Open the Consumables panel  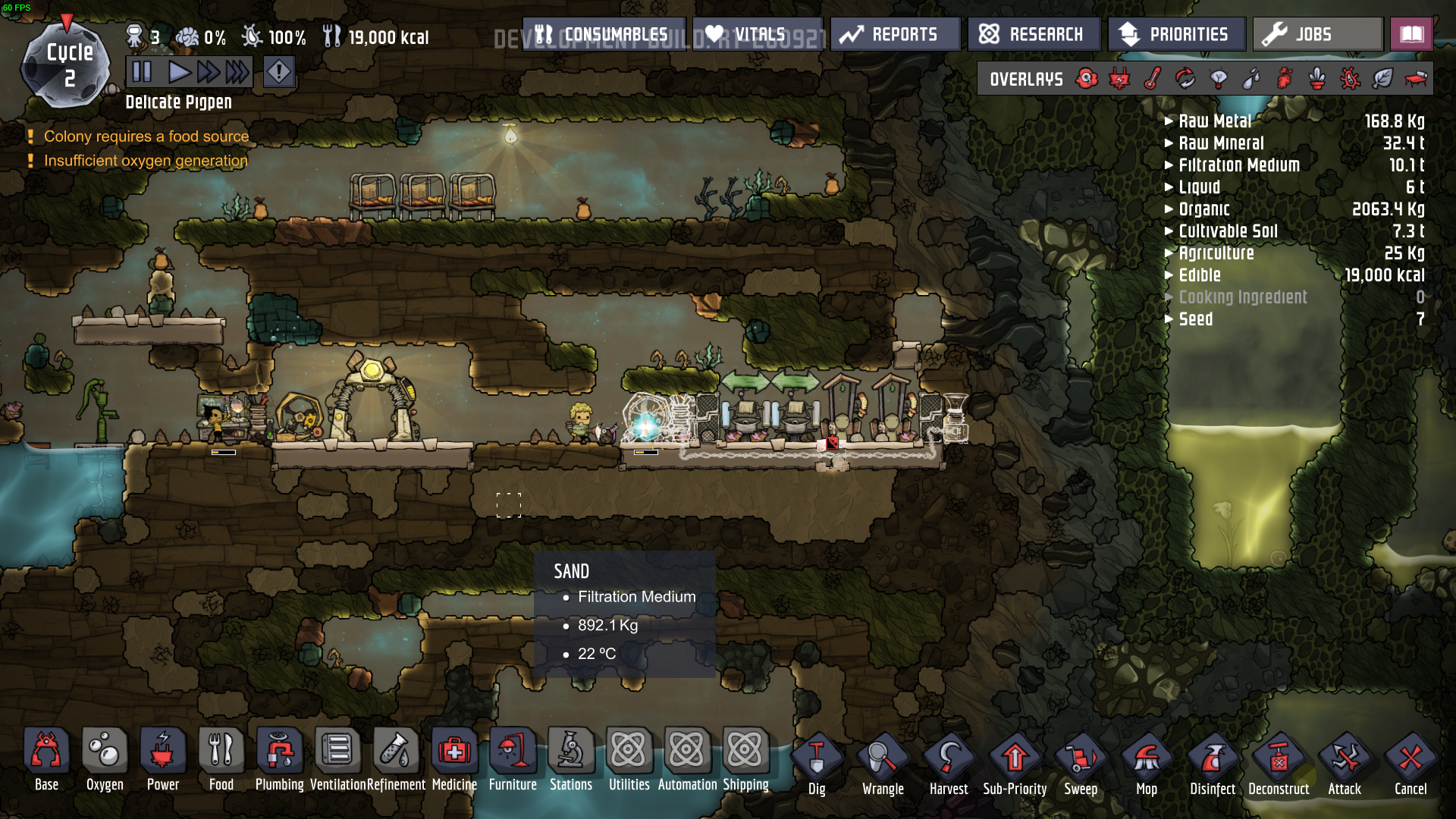click(604, 34)
